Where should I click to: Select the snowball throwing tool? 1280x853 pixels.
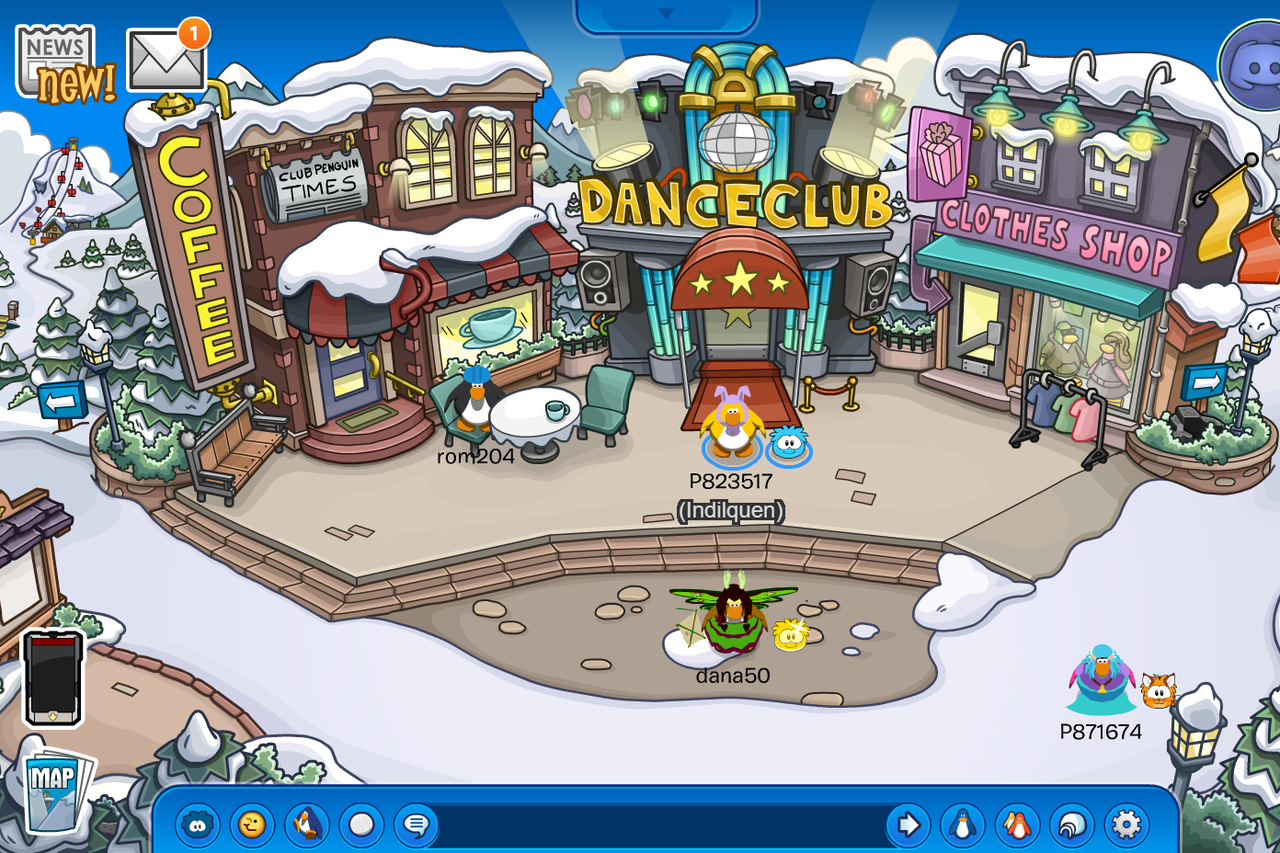[361, 826]
